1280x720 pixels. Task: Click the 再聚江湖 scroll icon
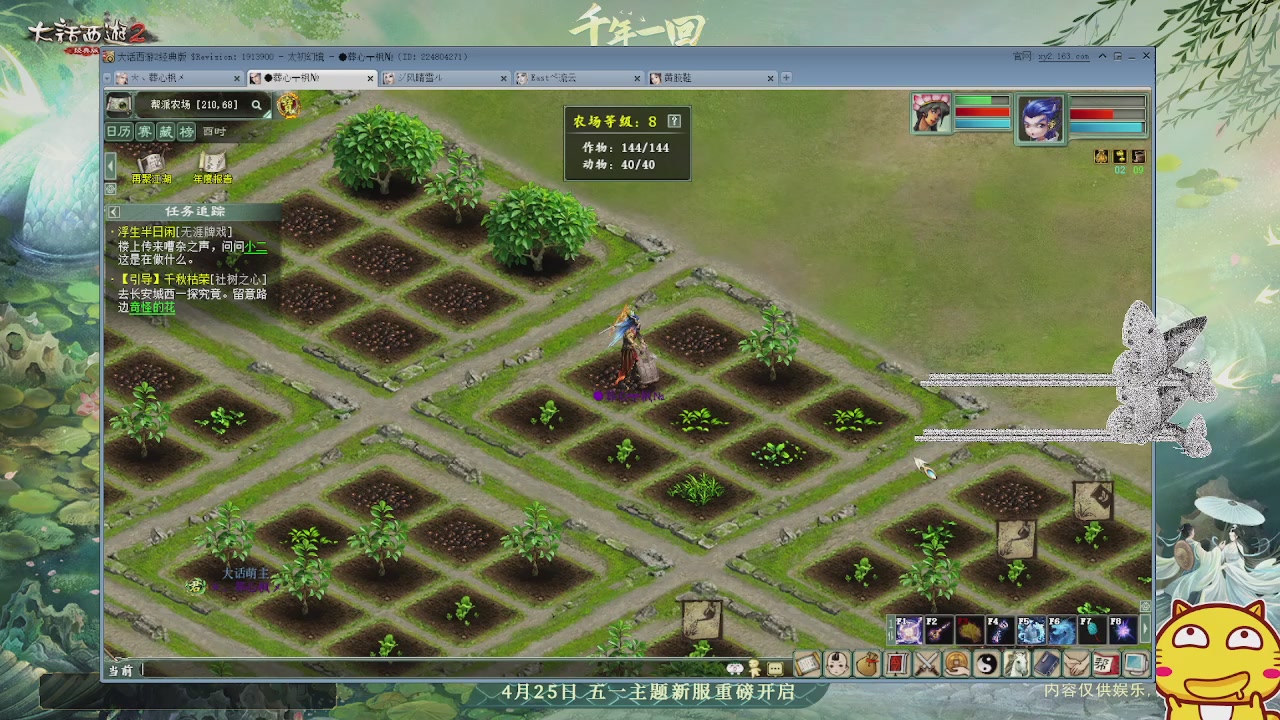151,163
